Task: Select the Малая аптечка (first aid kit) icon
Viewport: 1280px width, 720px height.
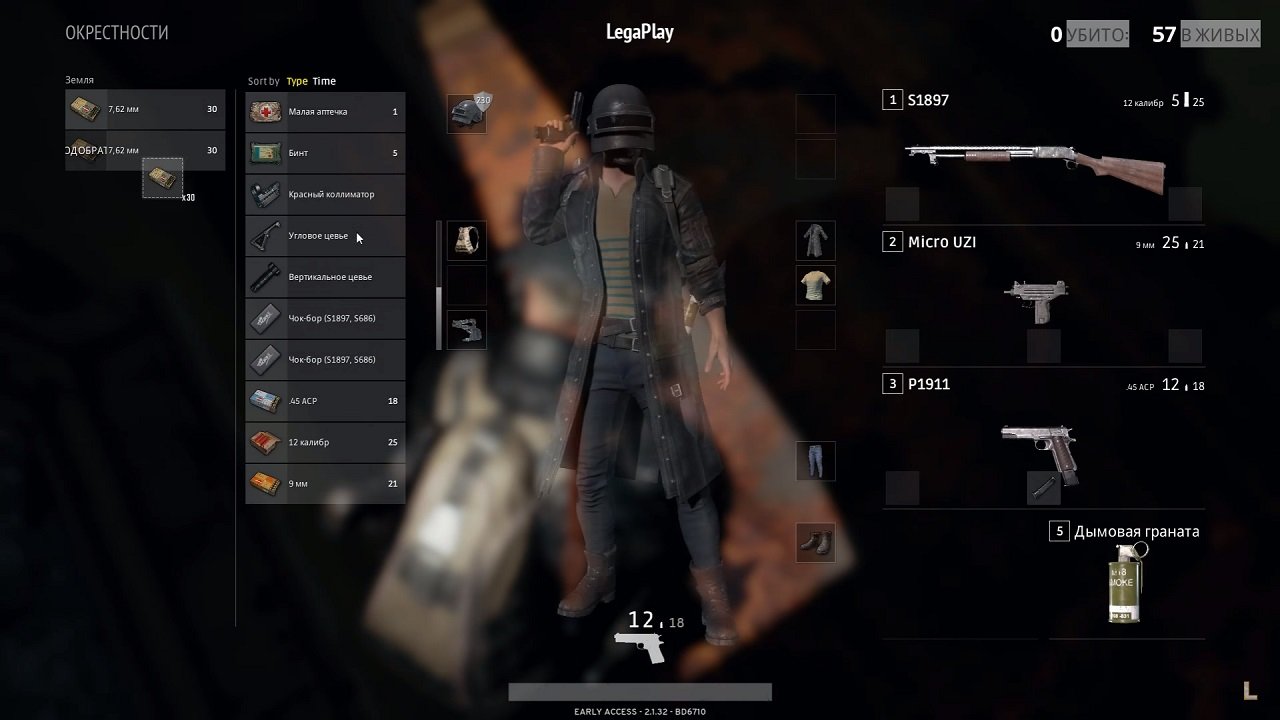Action: click(x=264, y=112)
